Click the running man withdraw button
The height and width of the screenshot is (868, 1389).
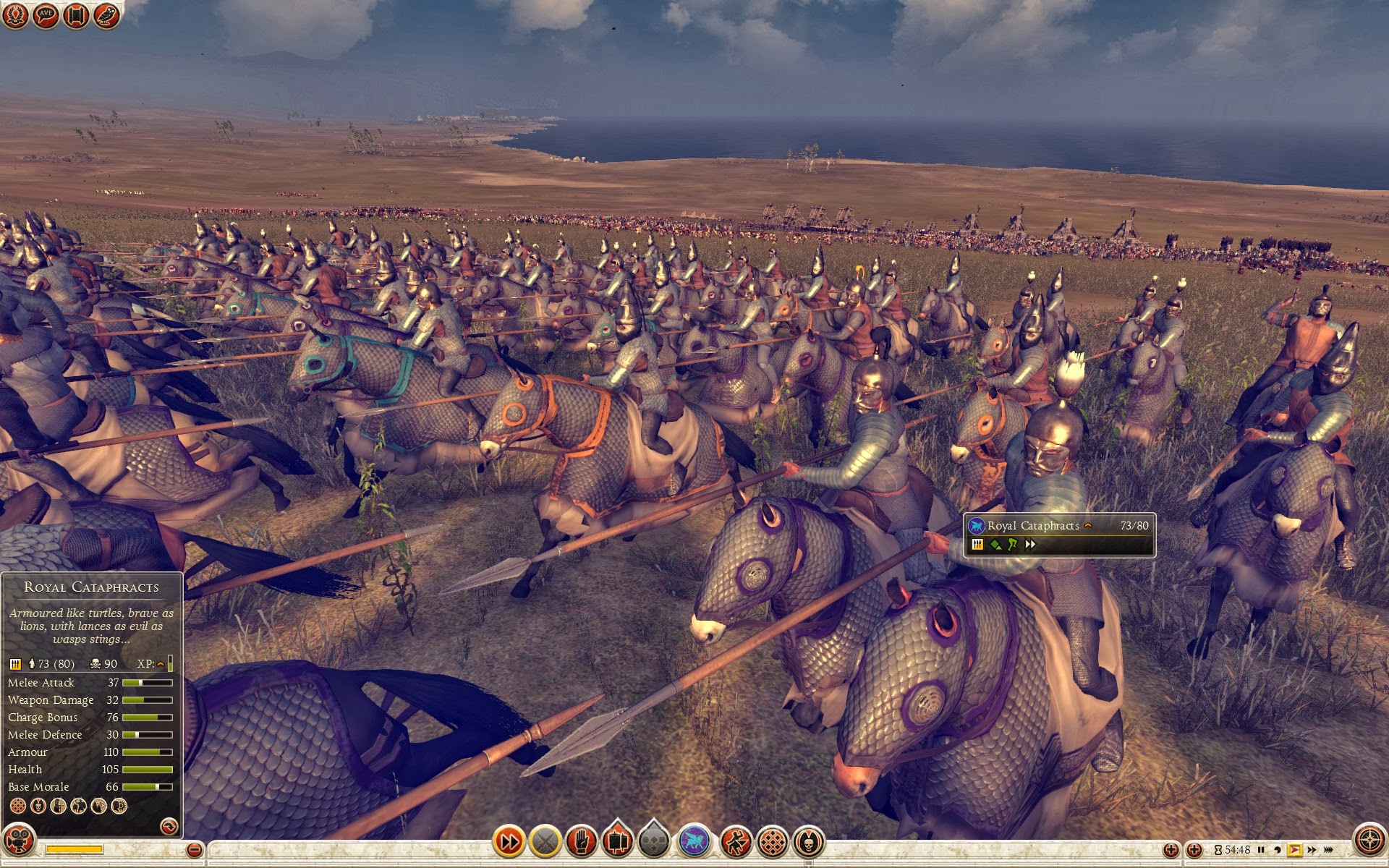pyautogui.click(x=736, y=841)
